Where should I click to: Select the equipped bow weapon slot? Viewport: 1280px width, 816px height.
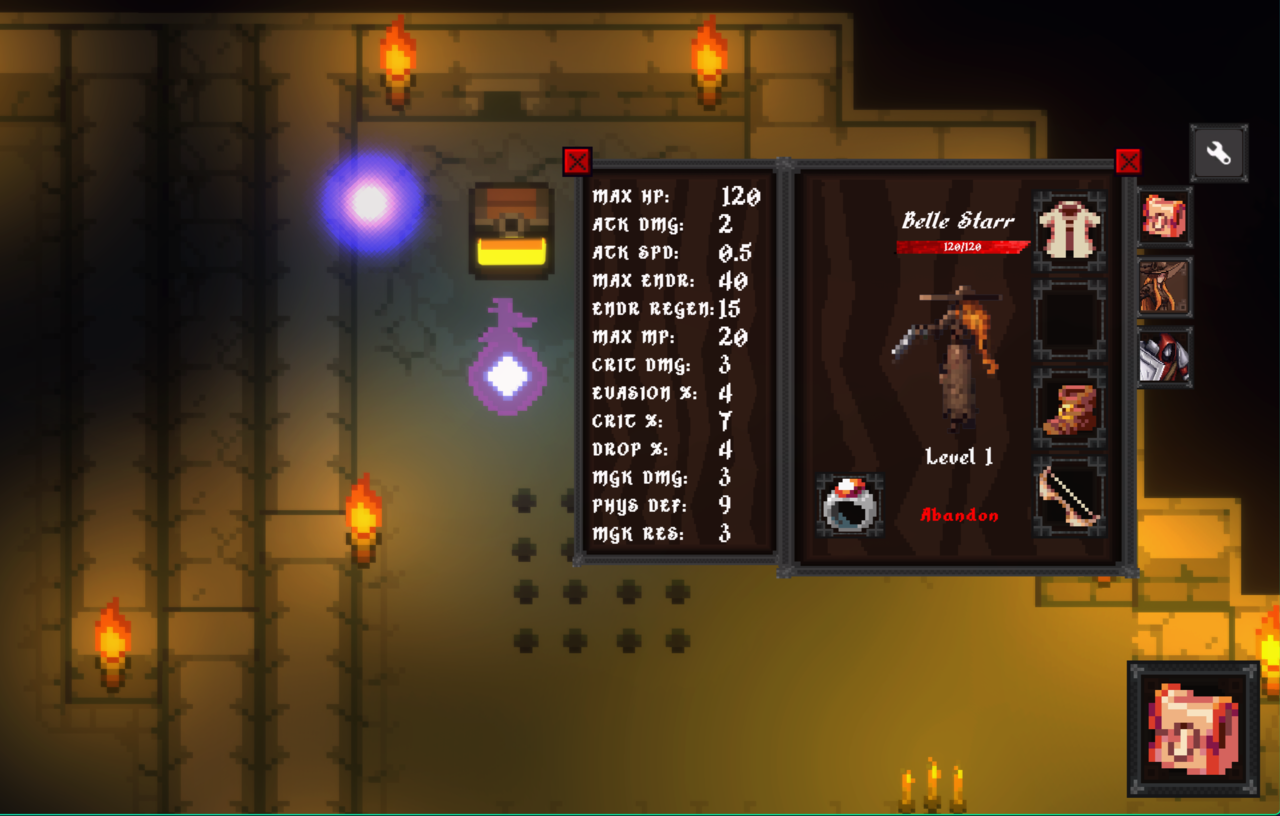click(x=1069, y=497)
